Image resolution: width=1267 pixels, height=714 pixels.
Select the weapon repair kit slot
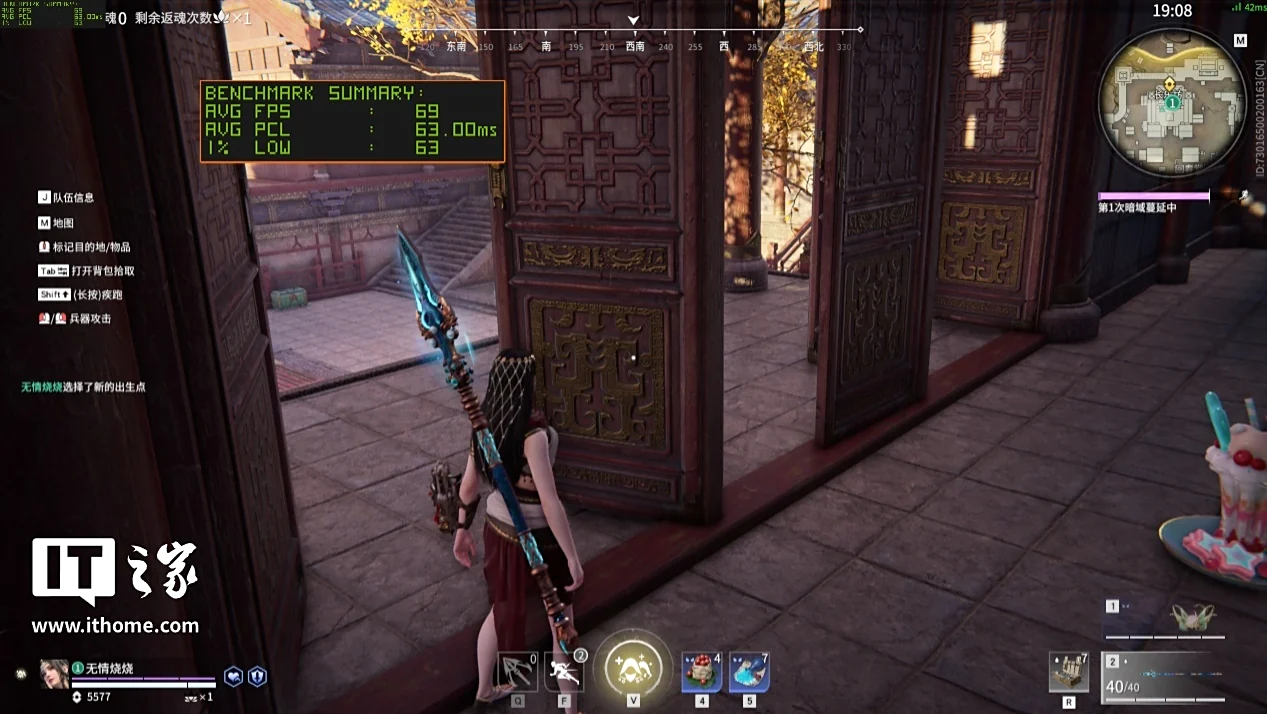[1069, 671]
